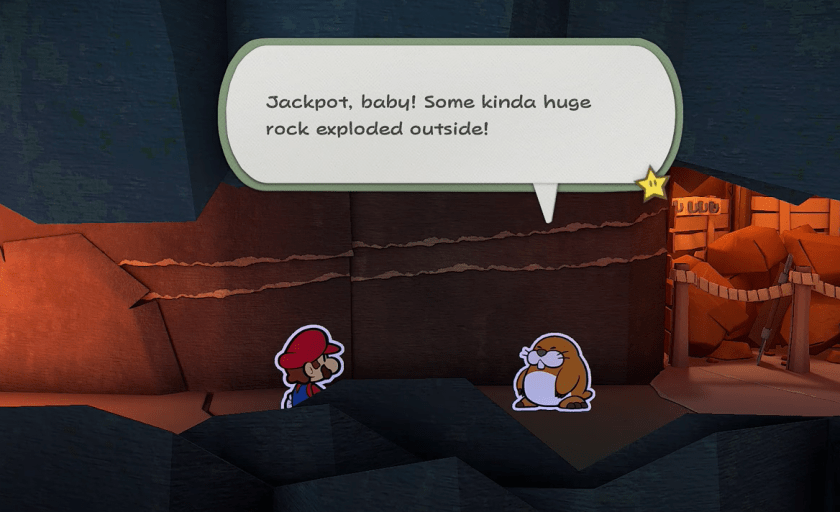This screenshot has height=512, width=840.
Task: Advance the "Jackpot, baby!" speech bubble
Action: (450, 115)
